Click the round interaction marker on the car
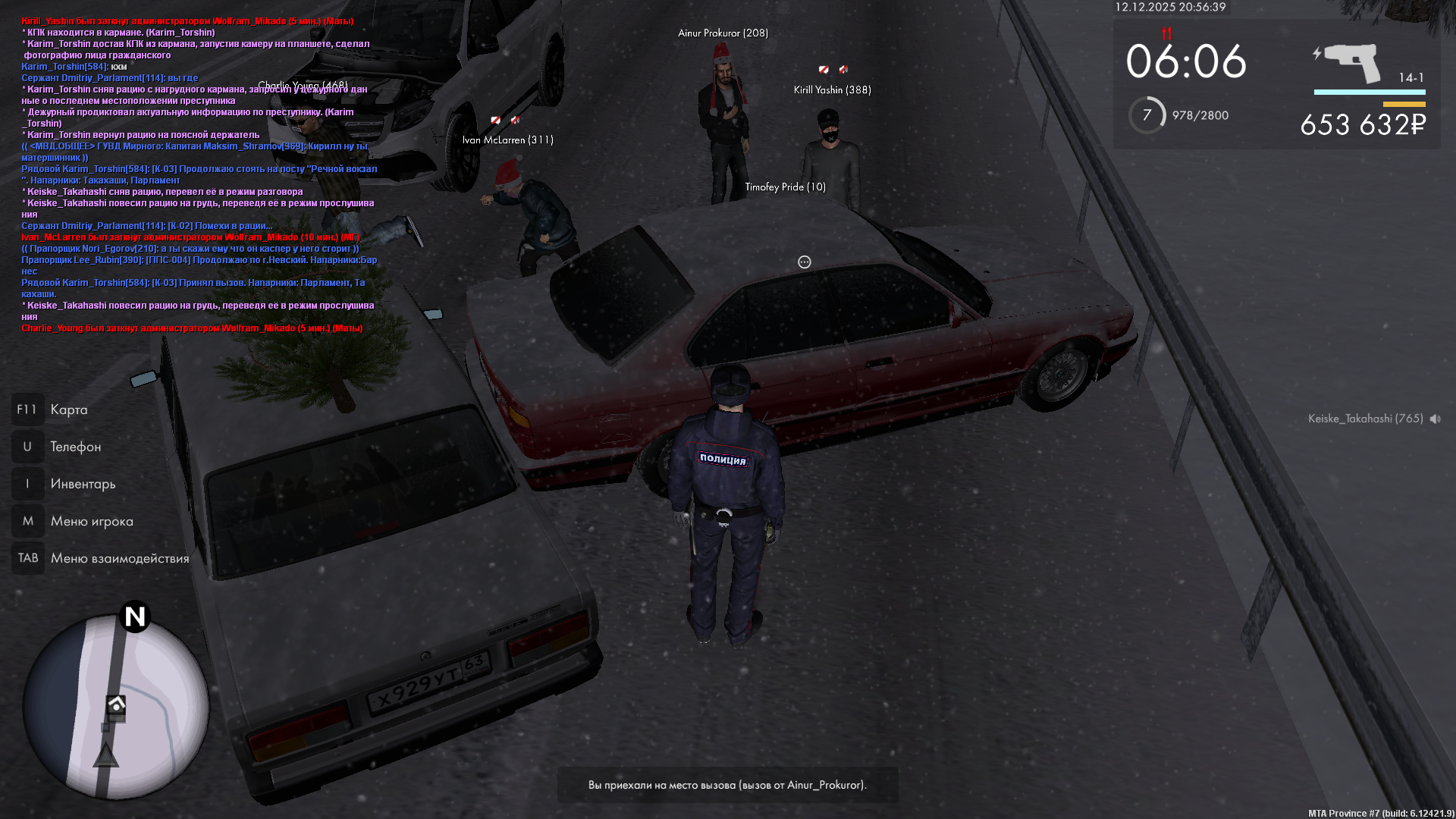1456x819 pixels. (805, 262)
